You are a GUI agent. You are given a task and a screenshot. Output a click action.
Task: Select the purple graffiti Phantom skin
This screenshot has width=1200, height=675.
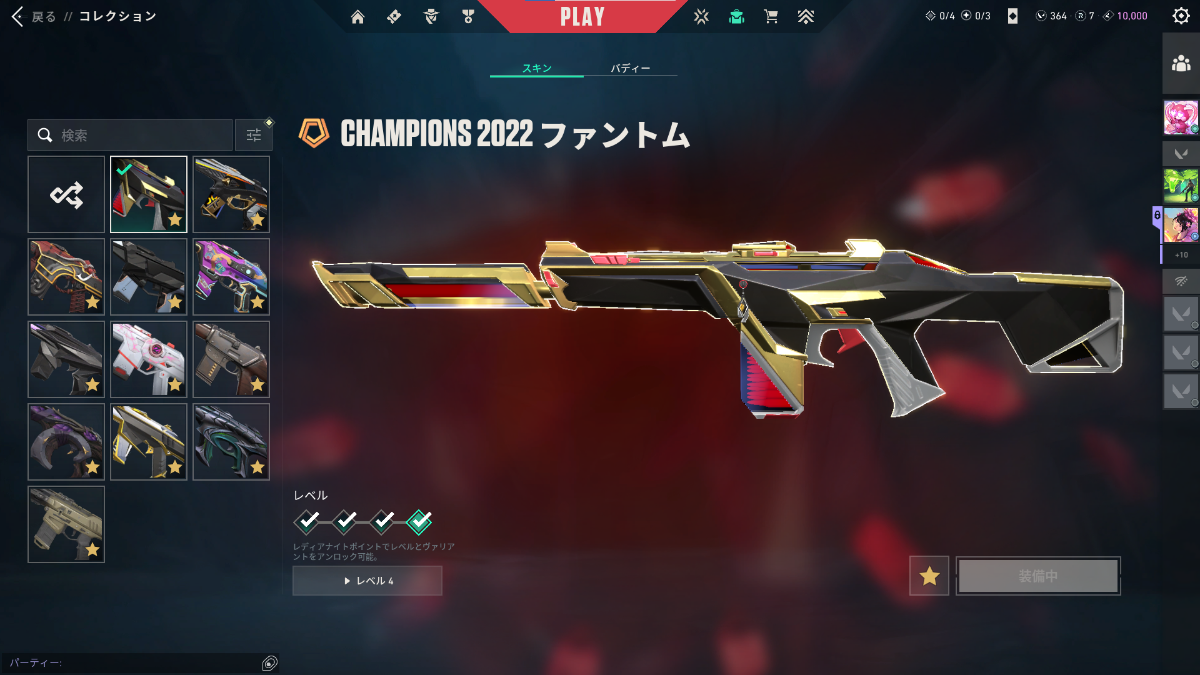pos(231,277)
